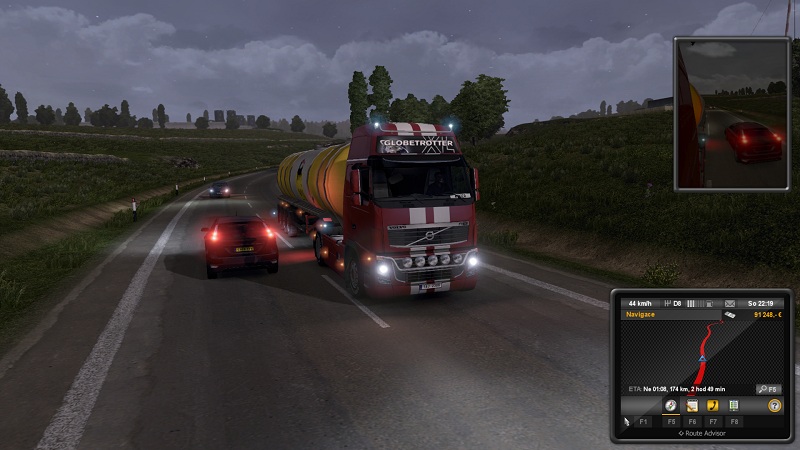Open the mail envelope icon
This screenshot has width=800, height=450.
(x=730, y=303)
